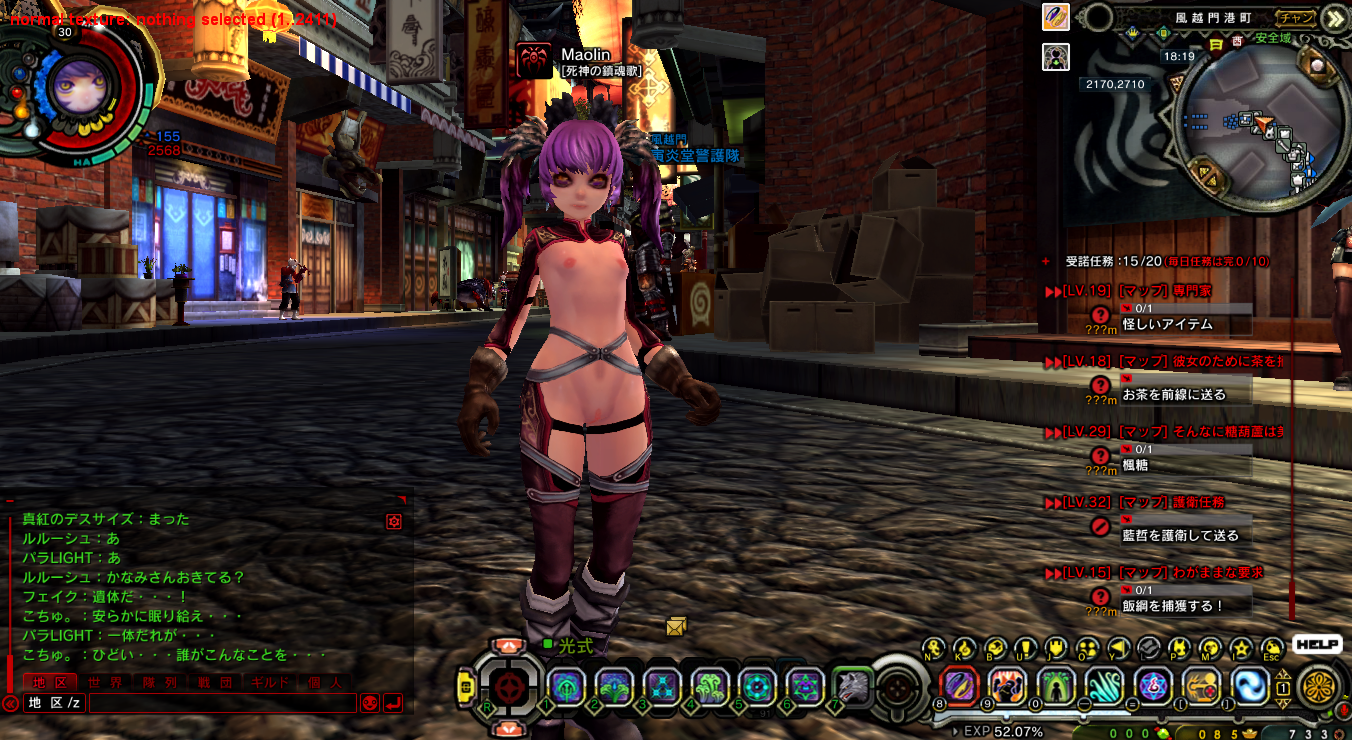The image size is (1352, 740).
Task: Open the ギルド chat tab
Action: (x=270, y=682)
